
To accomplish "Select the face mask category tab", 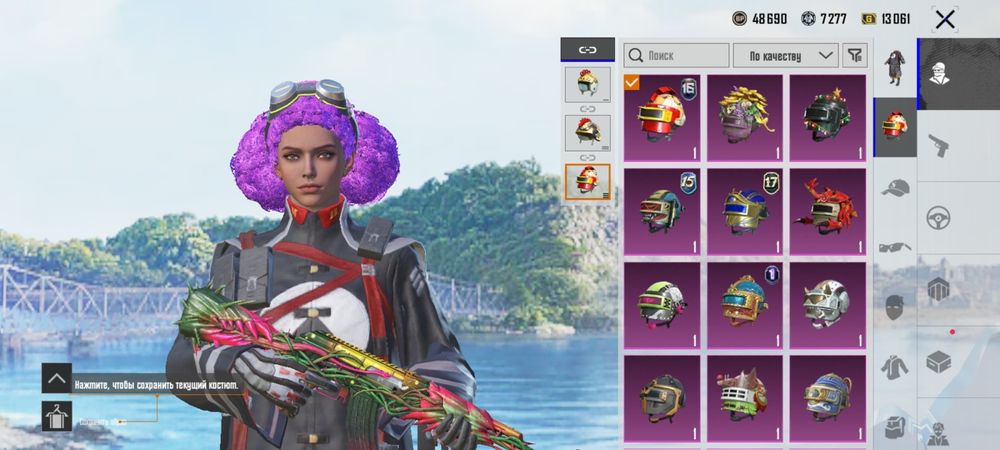I will click(x=895, y=306).
